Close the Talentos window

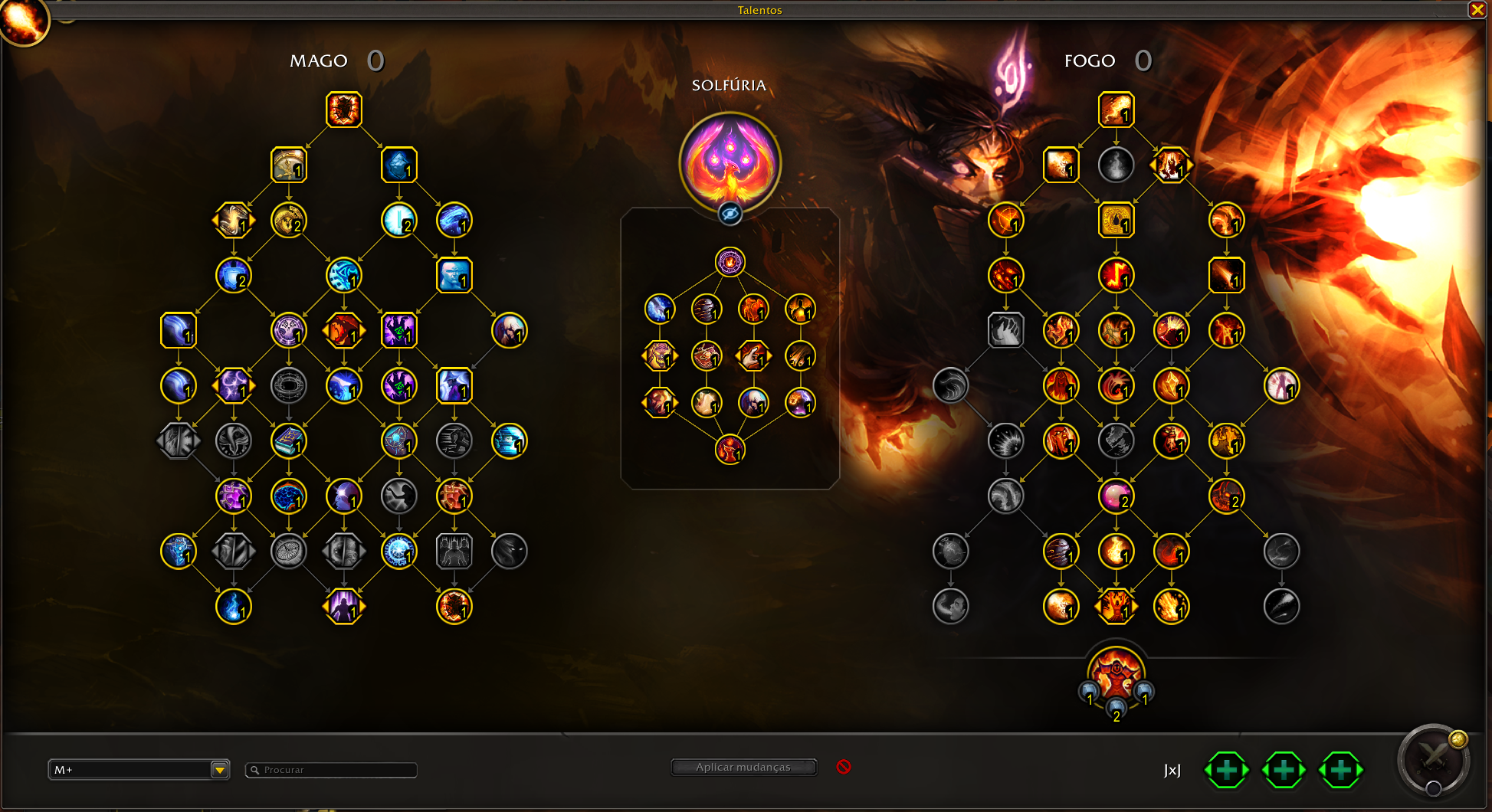click(1477, 10)
